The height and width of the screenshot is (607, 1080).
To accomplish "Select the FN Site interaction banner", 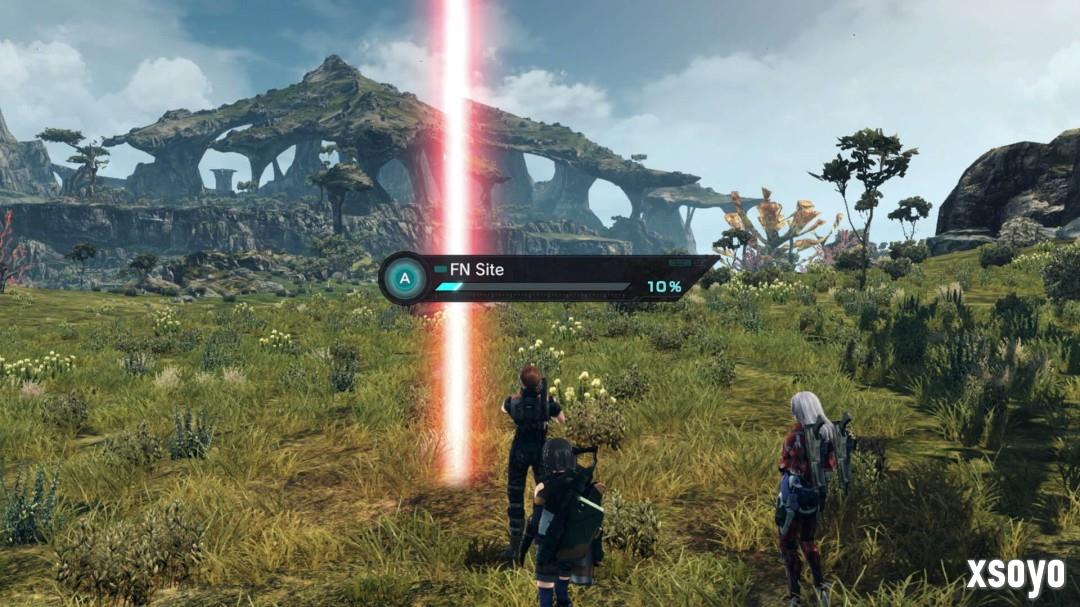I will coord(548,278).
